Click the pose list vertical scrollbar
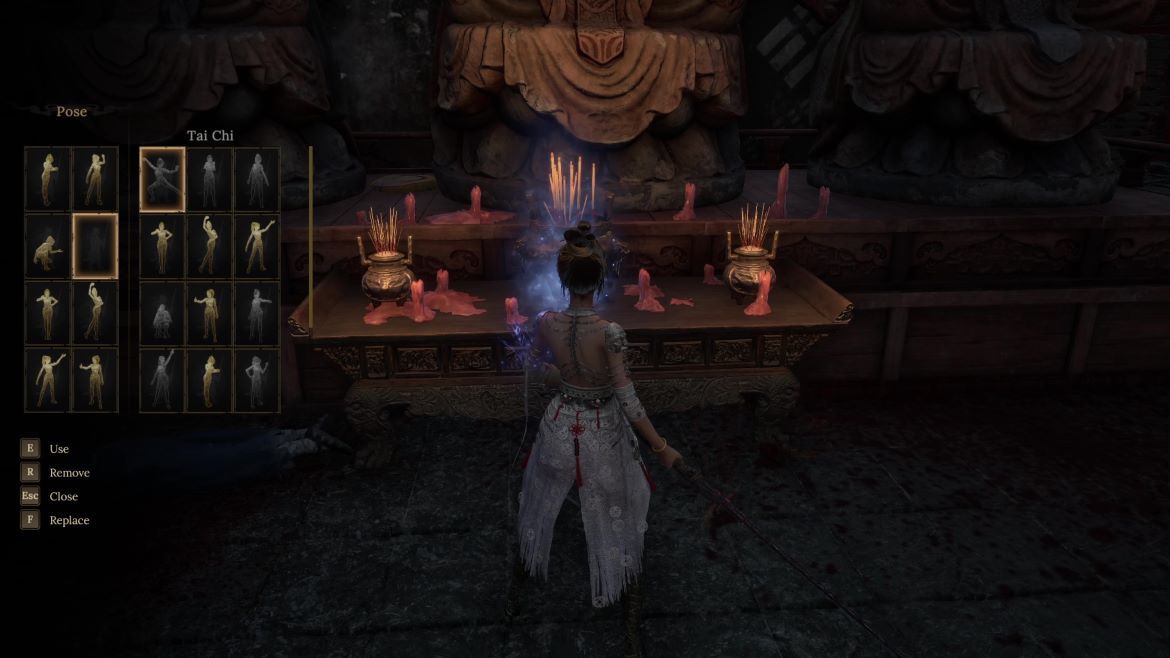The height and width of the screenshot is (658, 1170). 311,238
